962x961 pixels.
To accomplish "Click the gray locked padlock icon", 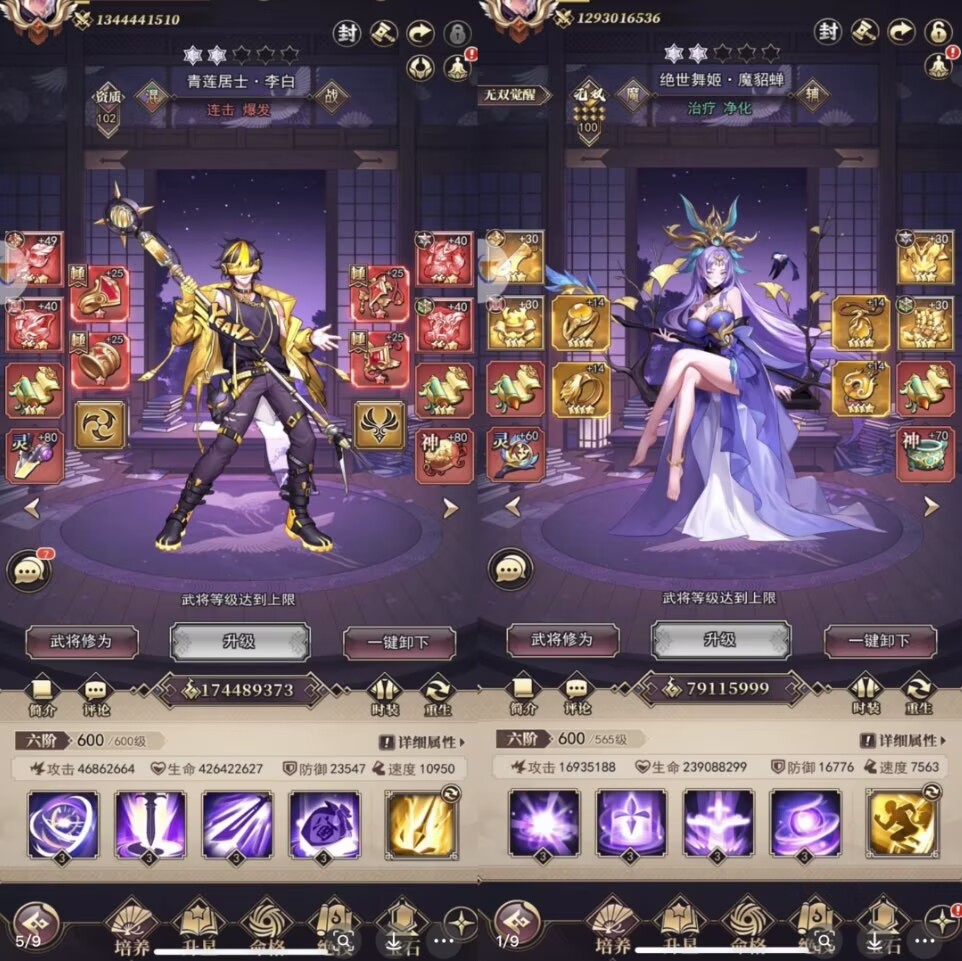I will [x=457, y=32].
